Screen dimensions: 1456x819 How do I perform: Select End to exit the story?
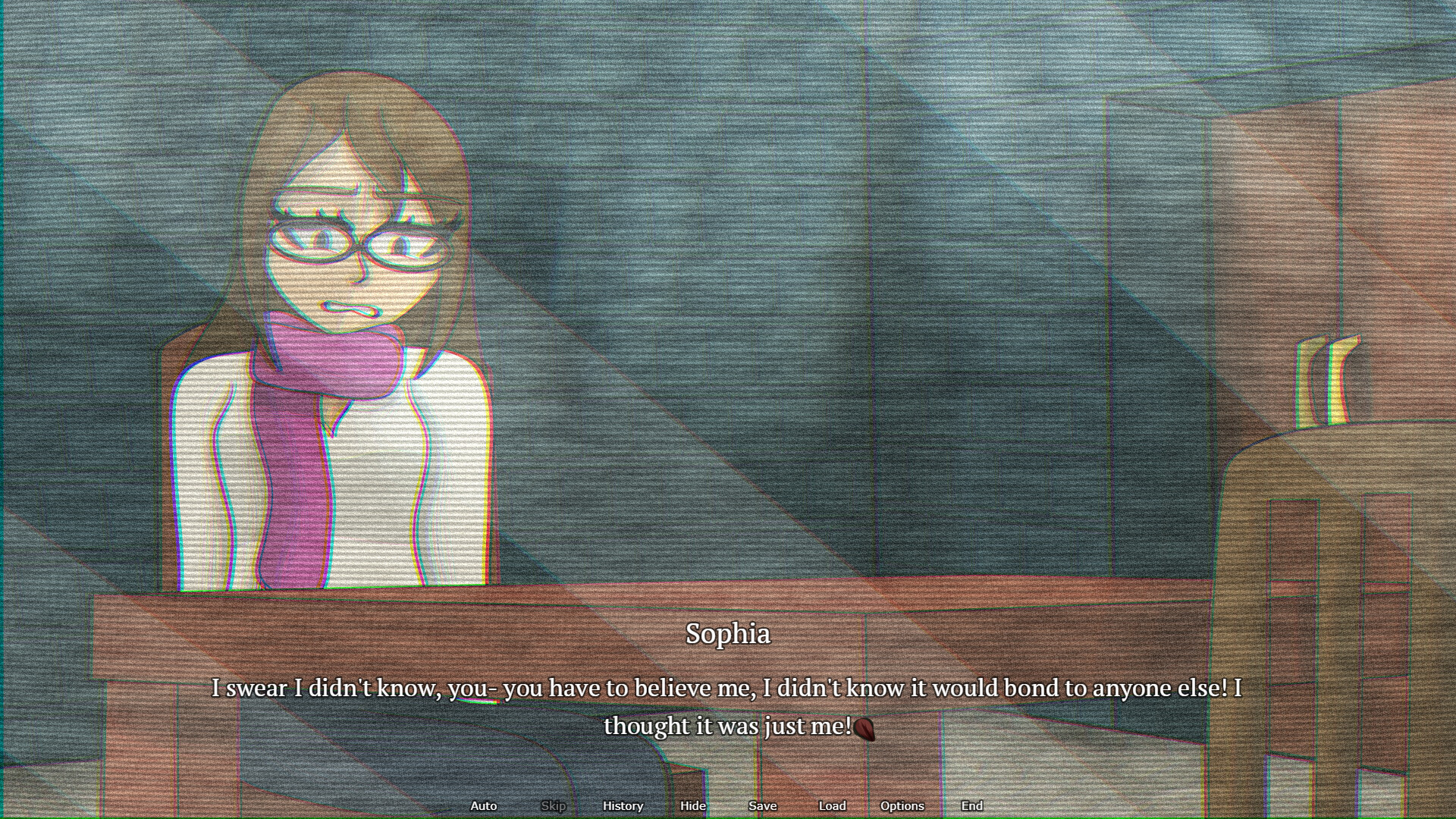pyautogui.click(x=971, y=806)
